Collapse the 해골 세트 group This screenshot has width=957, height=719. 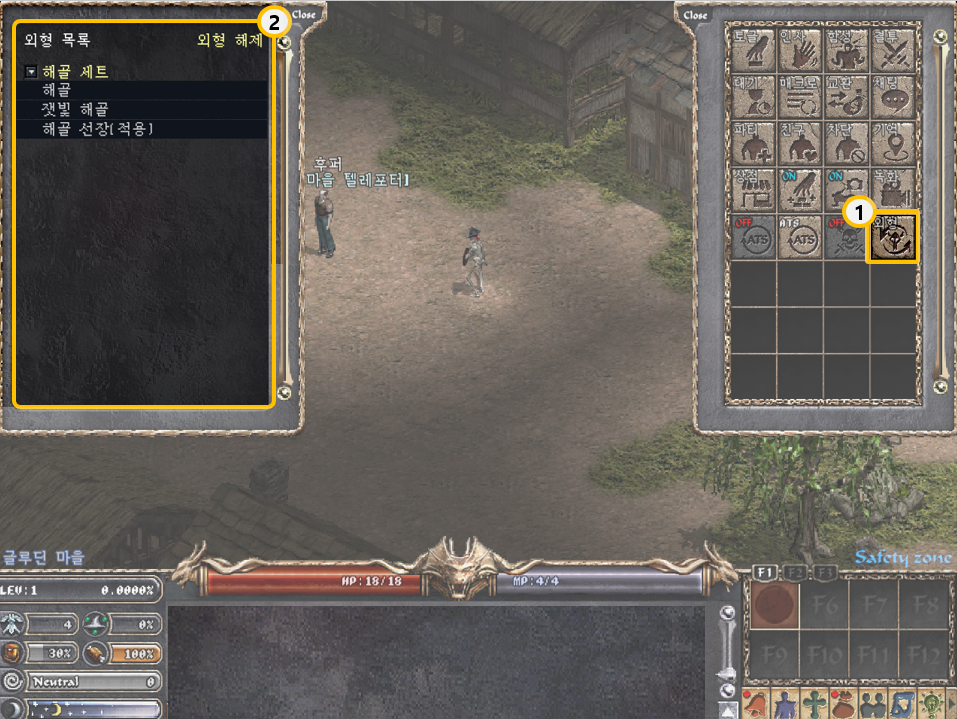[31, 72]
